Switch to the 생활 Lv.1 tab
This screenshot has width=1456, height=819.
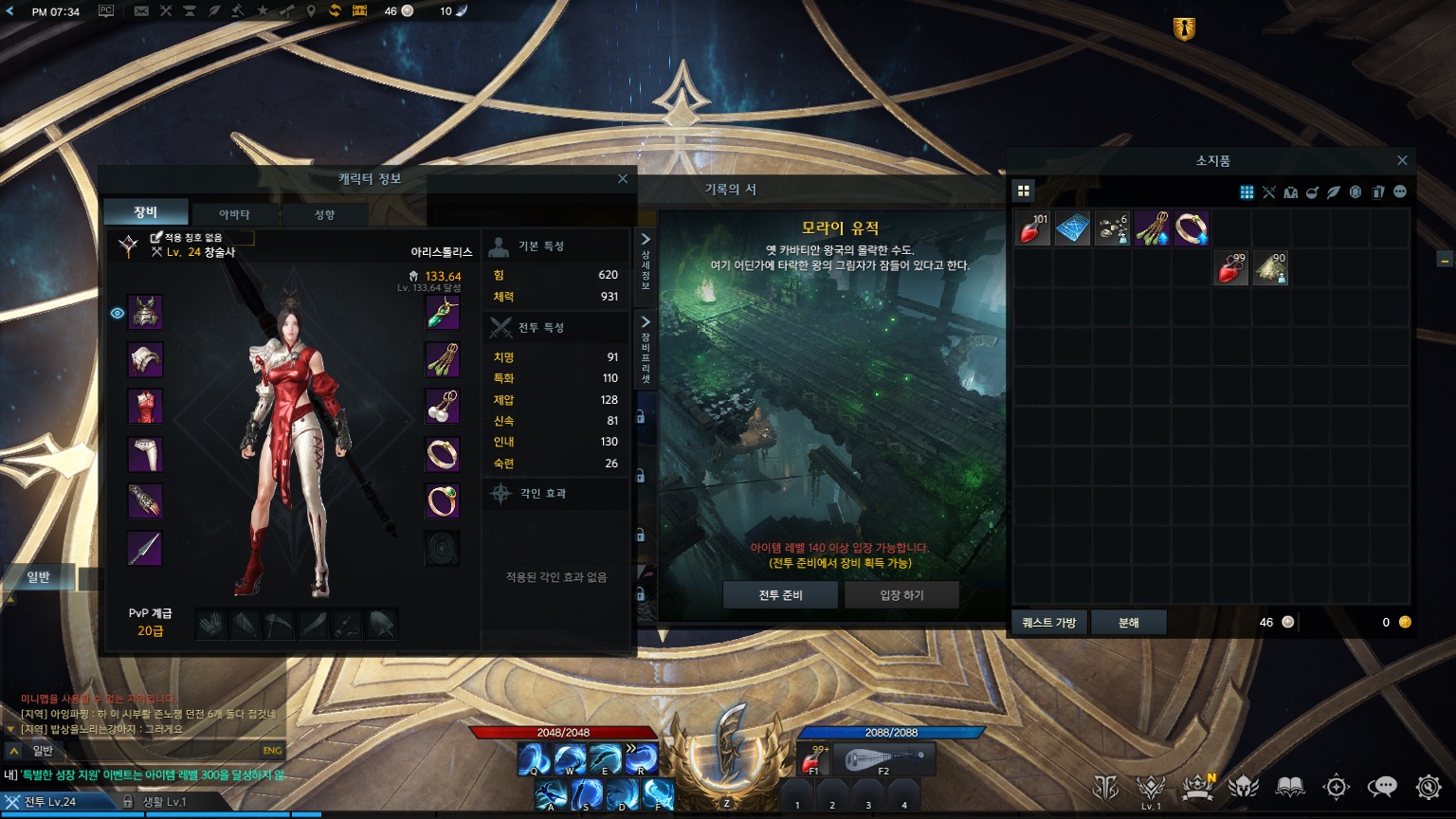pyautogui.click(x=163, y=802)
